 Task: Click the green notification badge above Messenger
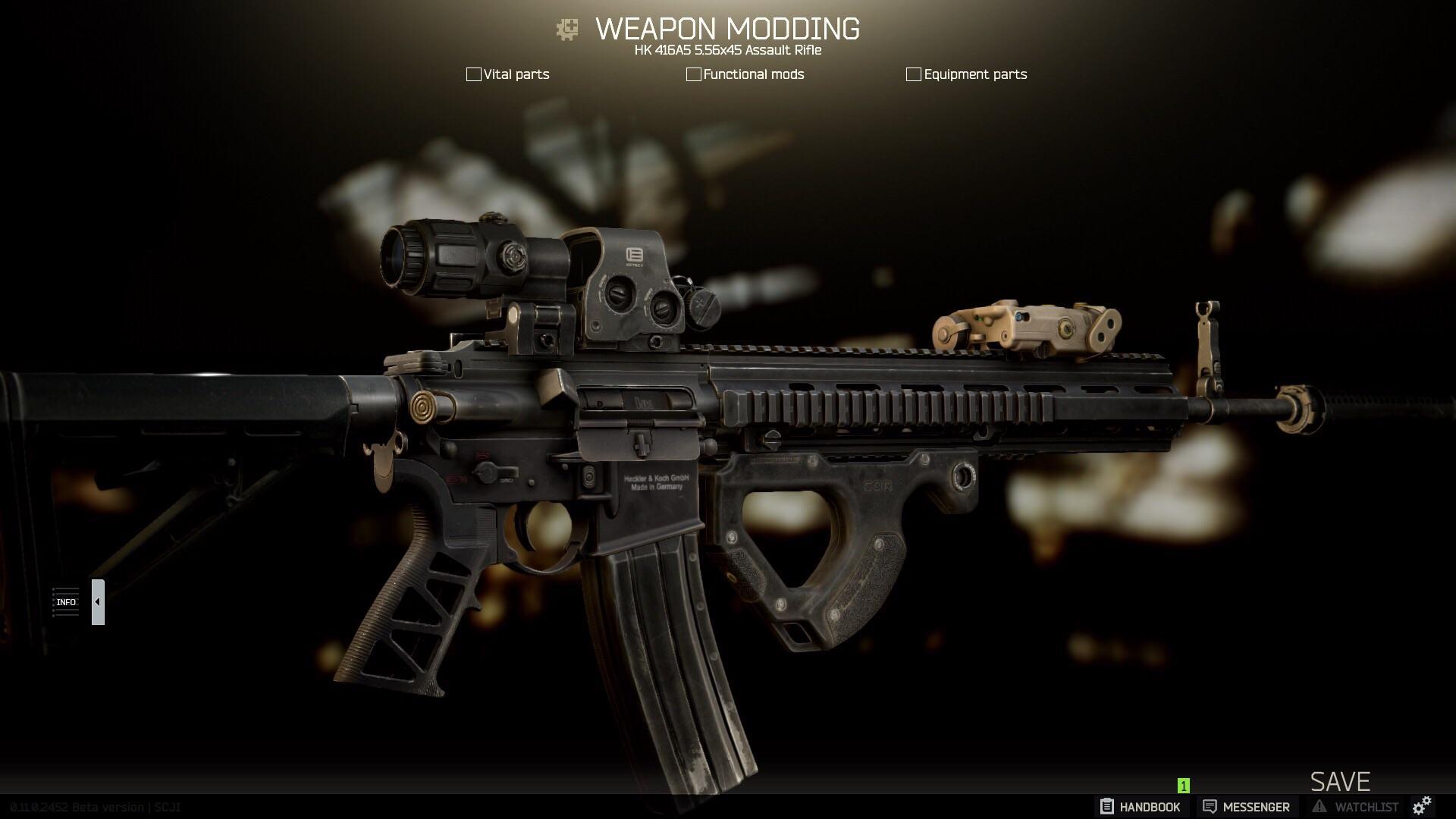(x=1182, y=786)
